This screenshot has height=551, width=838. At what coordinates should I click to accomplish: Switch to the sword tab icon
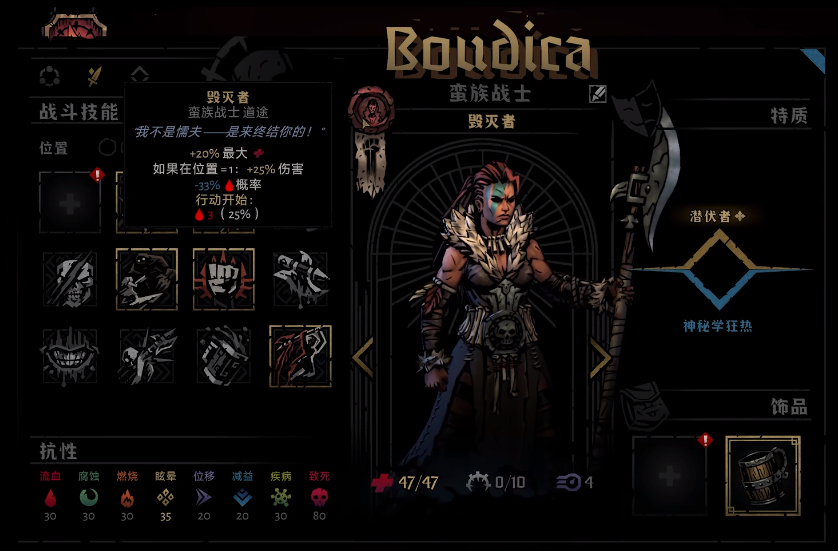pos(95,75)
